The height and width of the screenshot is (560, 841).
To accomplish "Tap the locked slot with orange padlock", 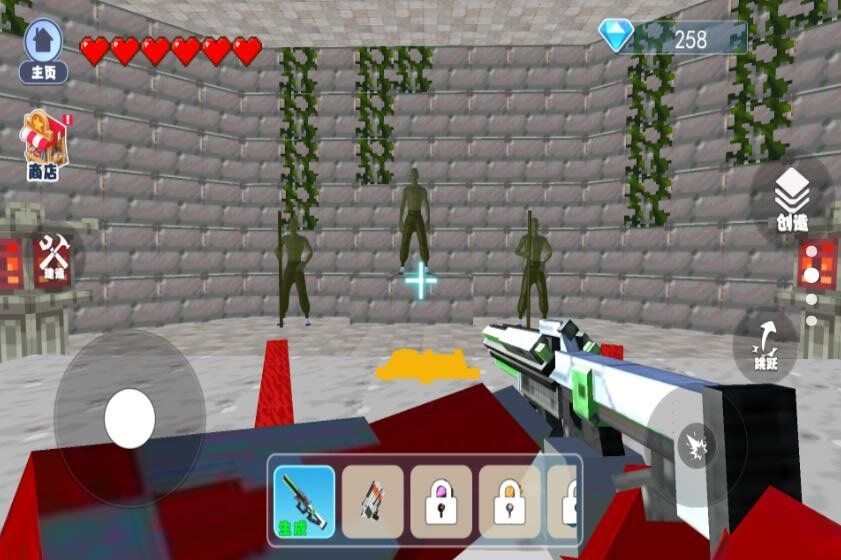I will point(509,497).
